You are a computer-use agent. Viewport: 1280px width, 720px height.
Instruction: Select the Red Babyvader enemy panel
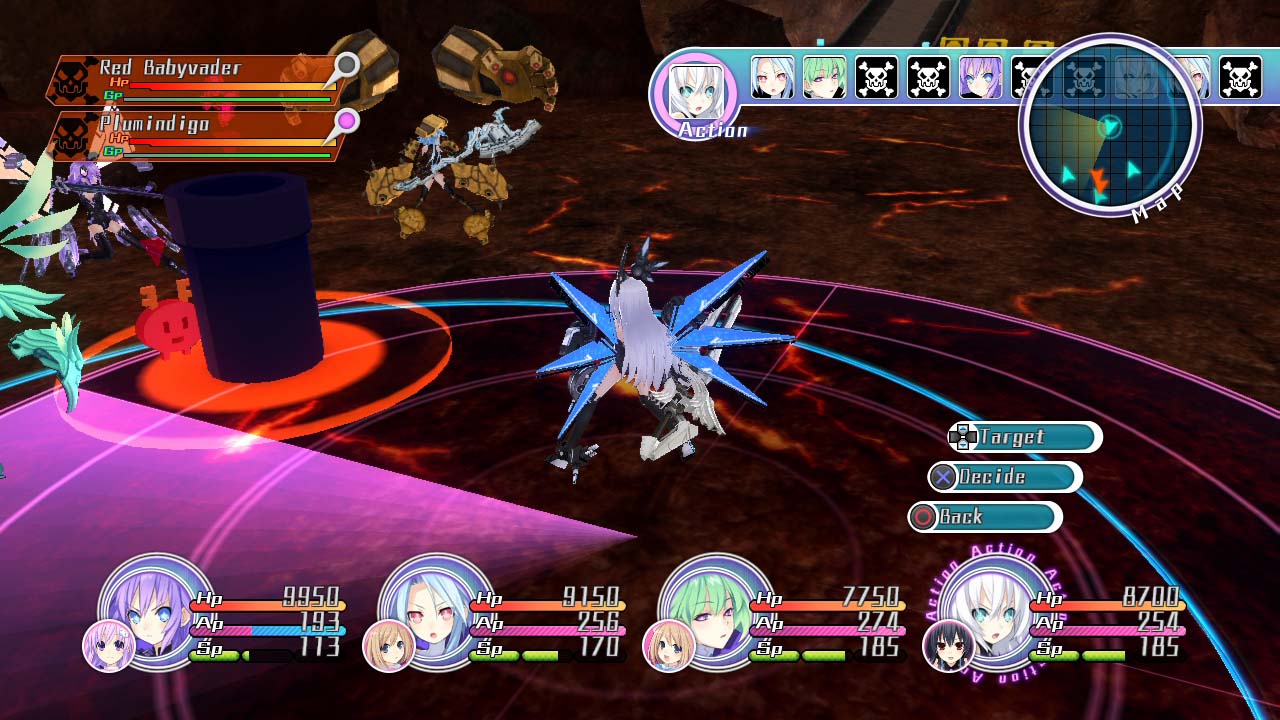pos(195,80)
